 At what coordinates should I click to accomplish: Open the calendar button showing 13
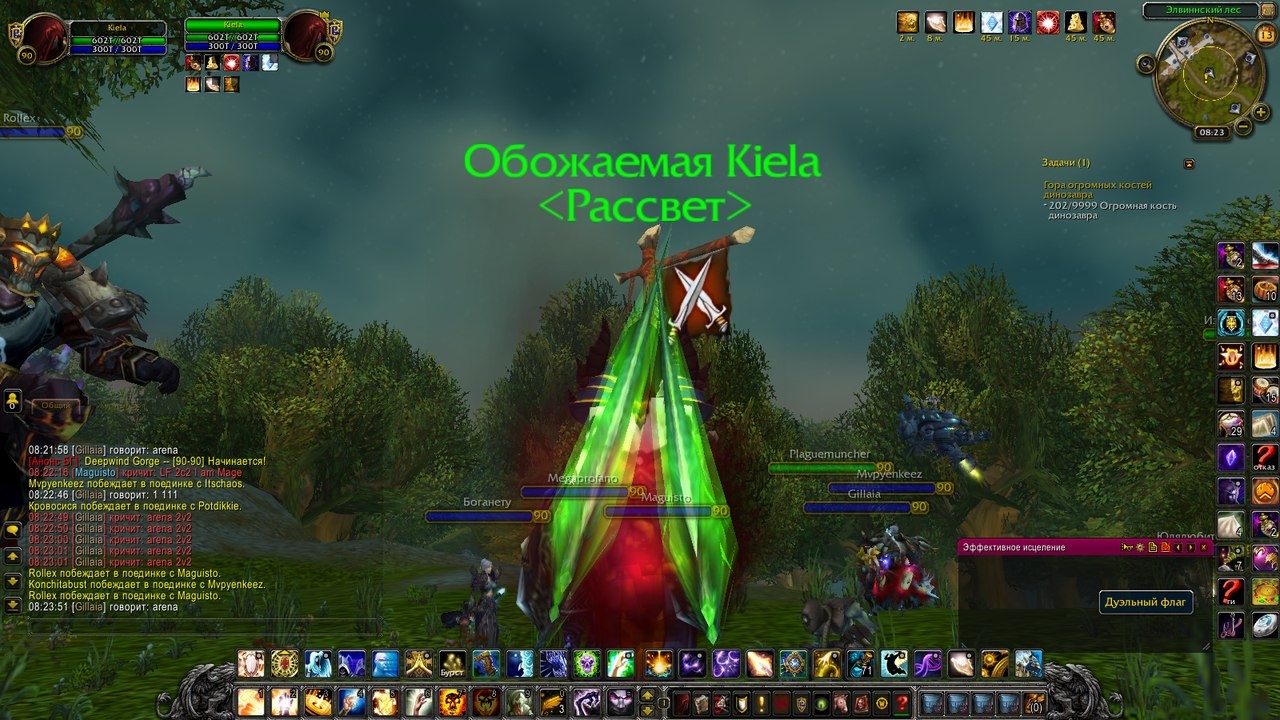1265,35
